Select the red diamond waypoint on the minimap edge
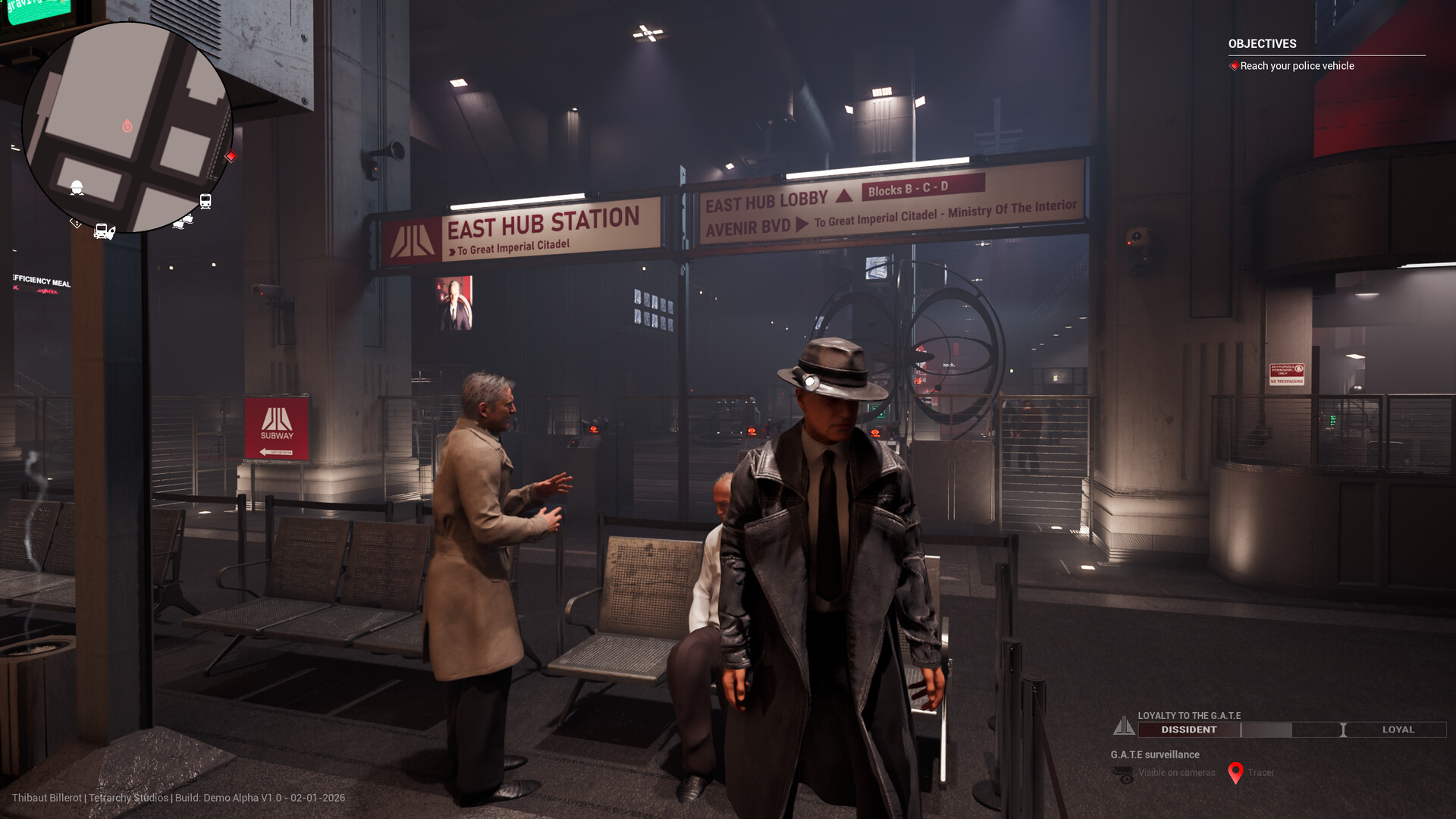This screenshot has height=819, width=1456. coord(232,156)
